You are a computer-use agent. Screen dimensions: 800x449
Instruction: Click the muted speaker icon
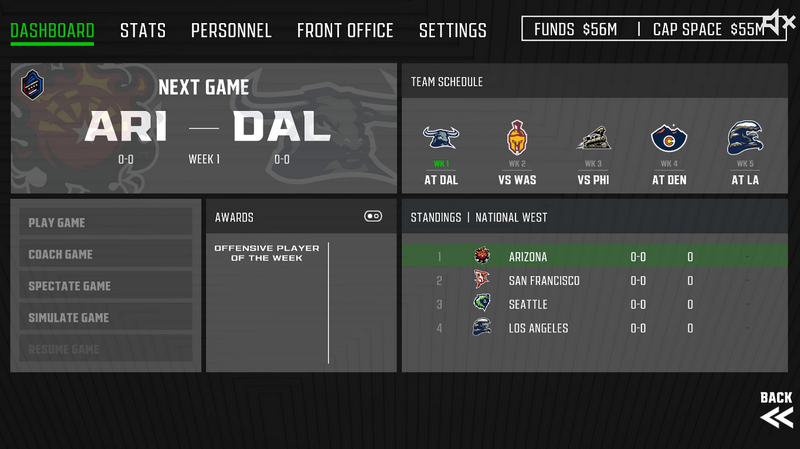click(x=777, y=20)
